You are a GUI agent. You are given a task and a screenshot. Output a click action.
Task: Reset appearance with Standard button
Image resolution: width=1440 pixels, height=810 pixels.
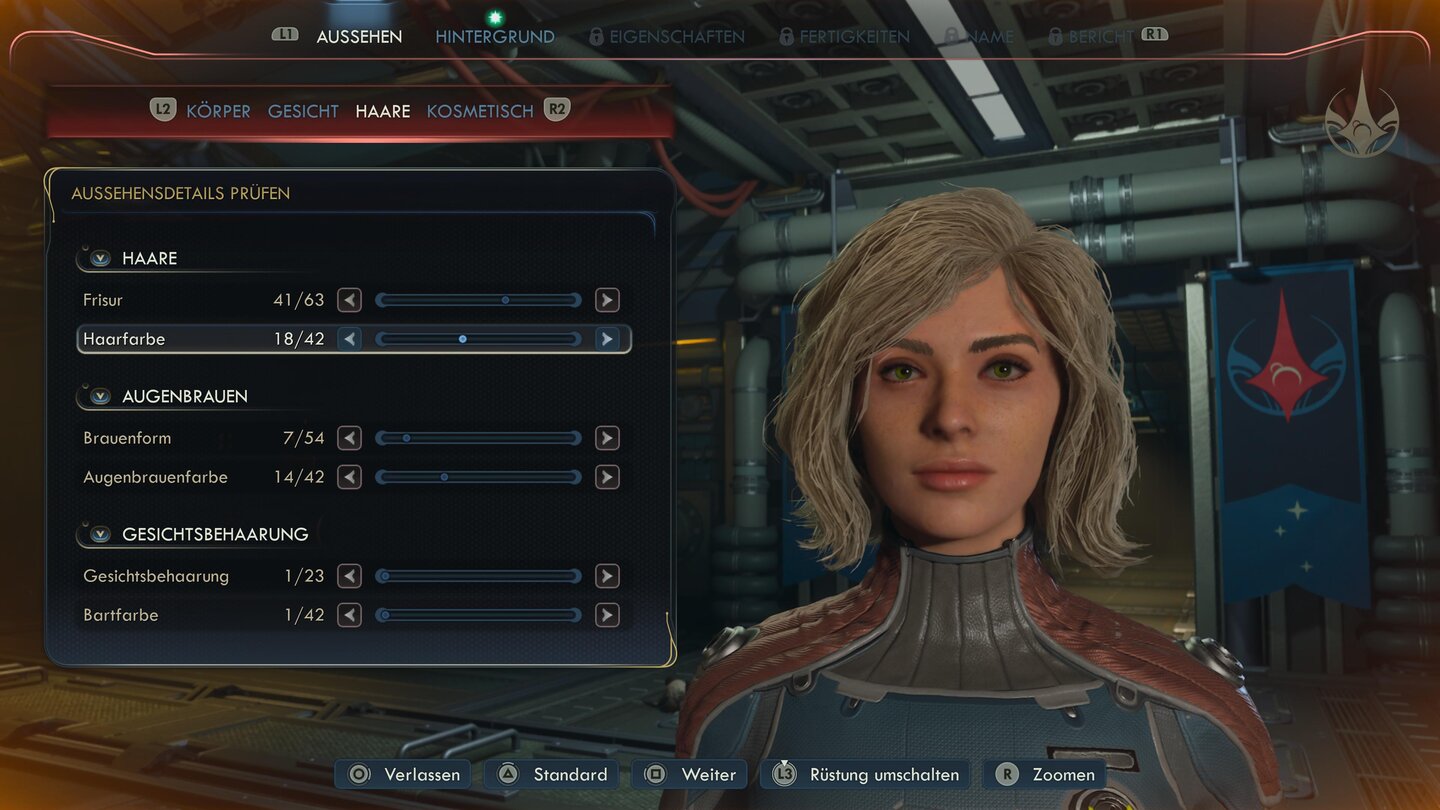click(553, 774)
